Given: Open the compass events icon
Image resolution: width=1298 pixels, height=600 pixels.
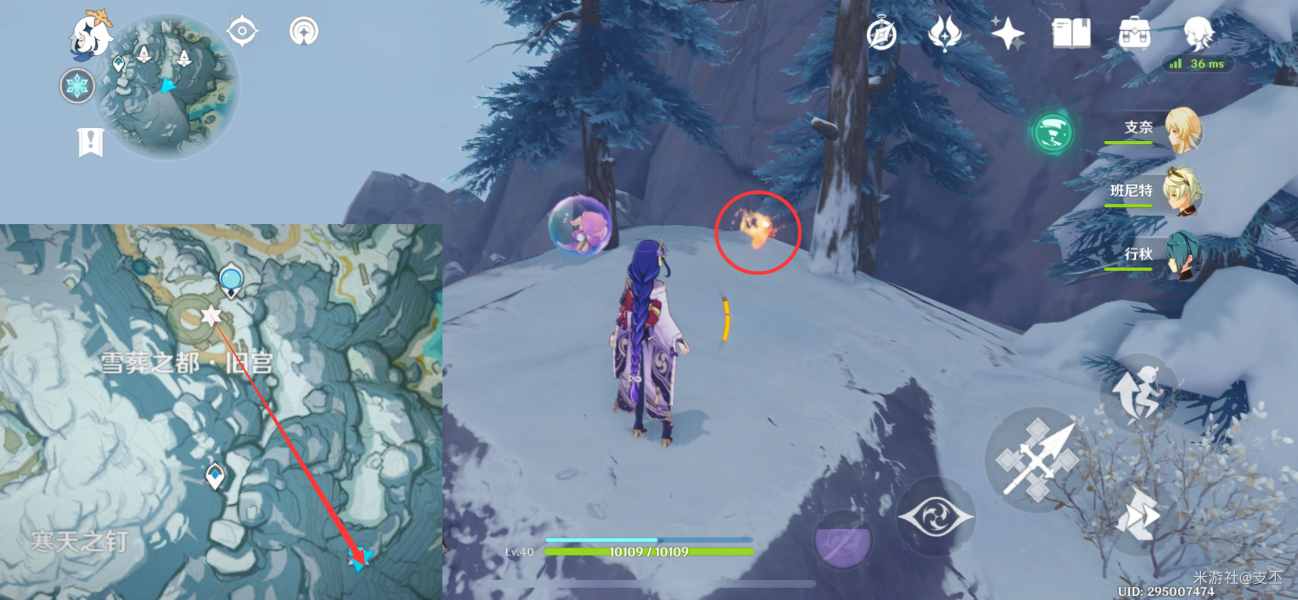Looking at the screenshot, I should pos(881,33).
